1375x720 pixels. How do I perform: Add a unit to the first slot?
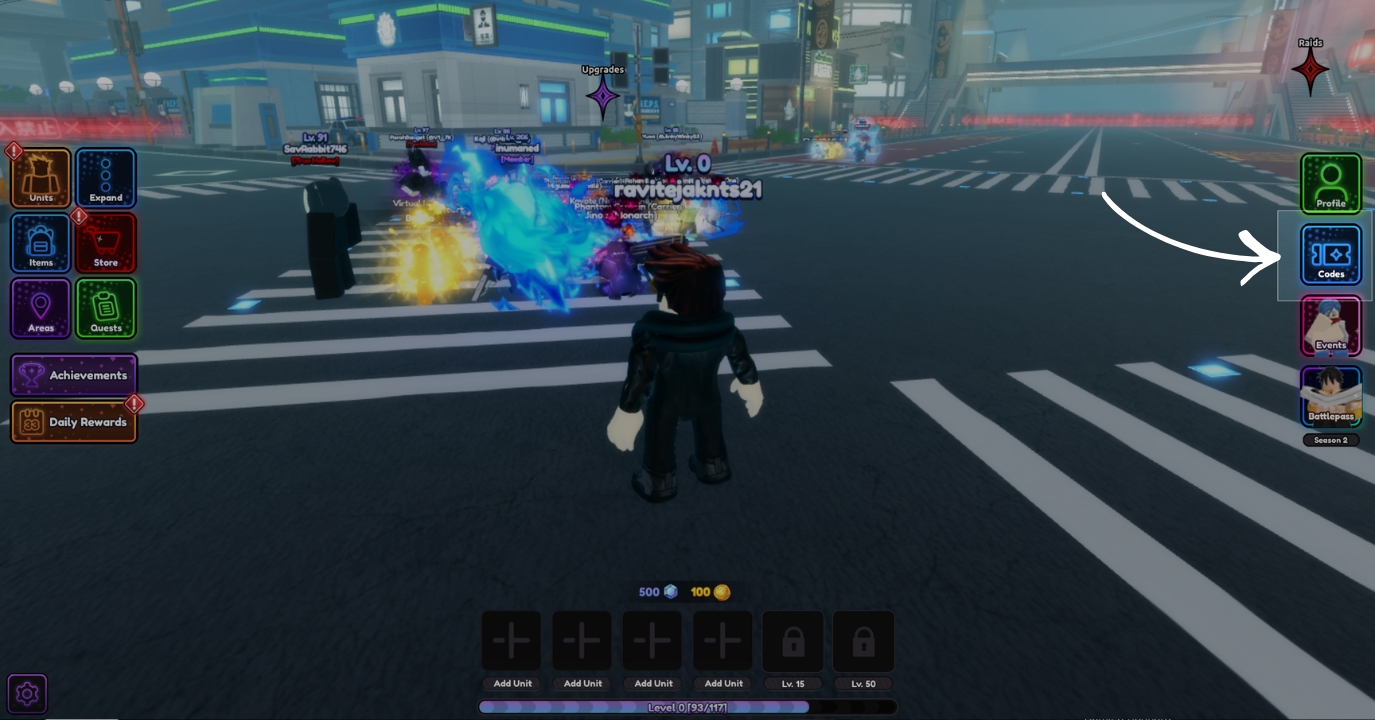coord(511,640)
